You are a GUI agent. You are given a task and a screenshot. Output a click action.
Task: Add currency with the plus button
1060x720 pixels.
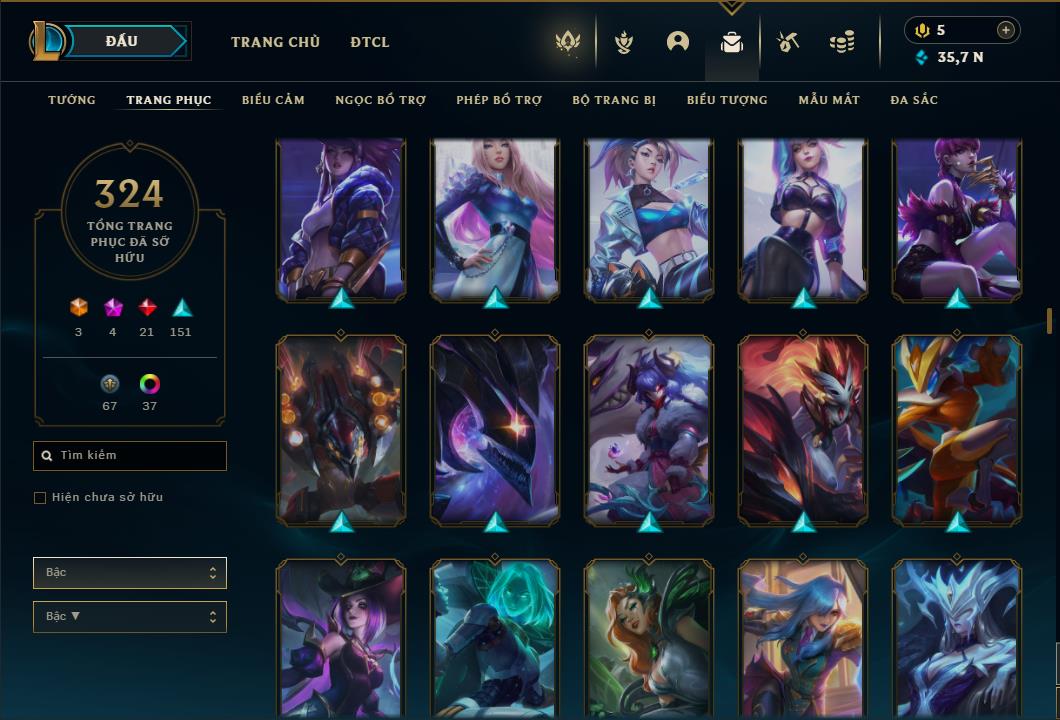(1006, 30)
